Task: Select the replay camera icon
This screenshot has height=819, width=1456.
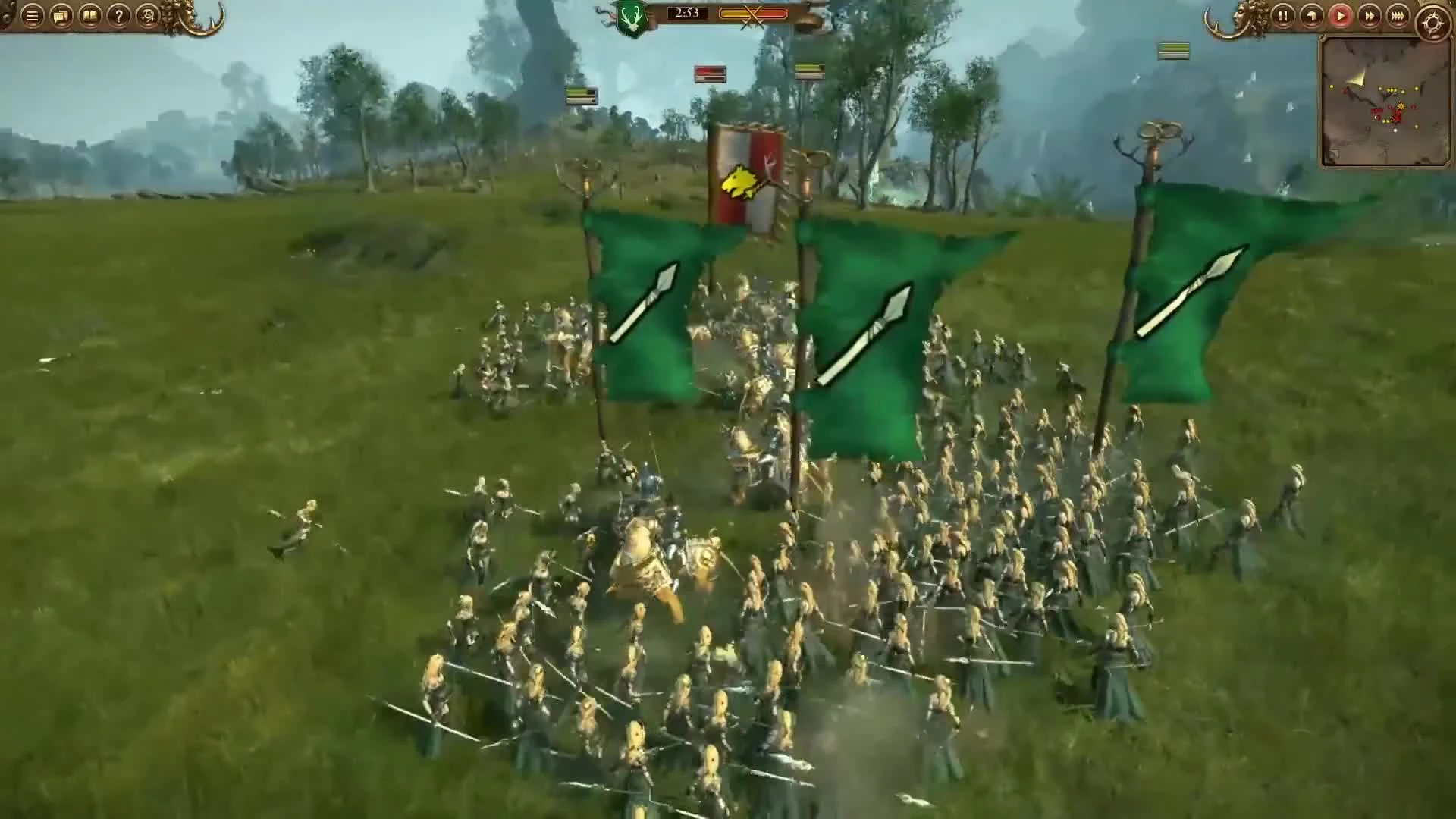Action: 149,16
